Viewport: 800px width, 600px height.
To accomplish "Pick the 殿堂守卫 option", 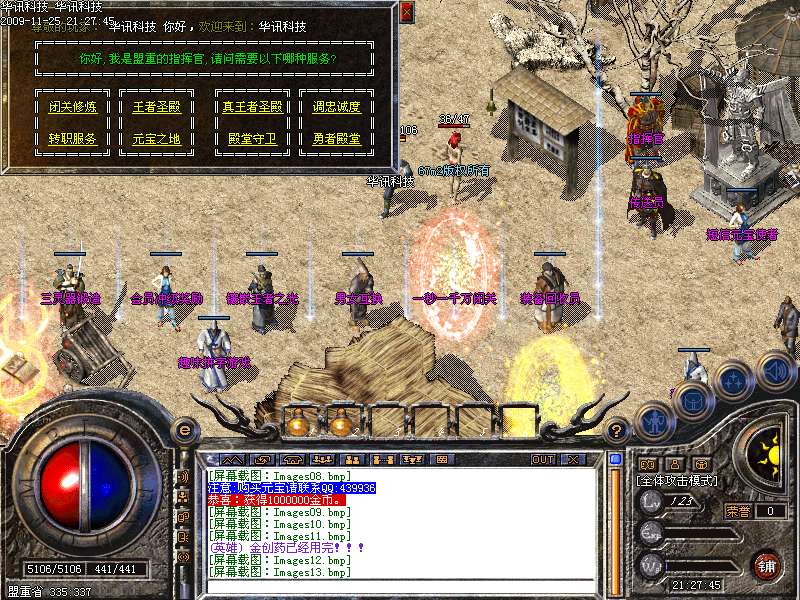I will [x=250, y=139].
